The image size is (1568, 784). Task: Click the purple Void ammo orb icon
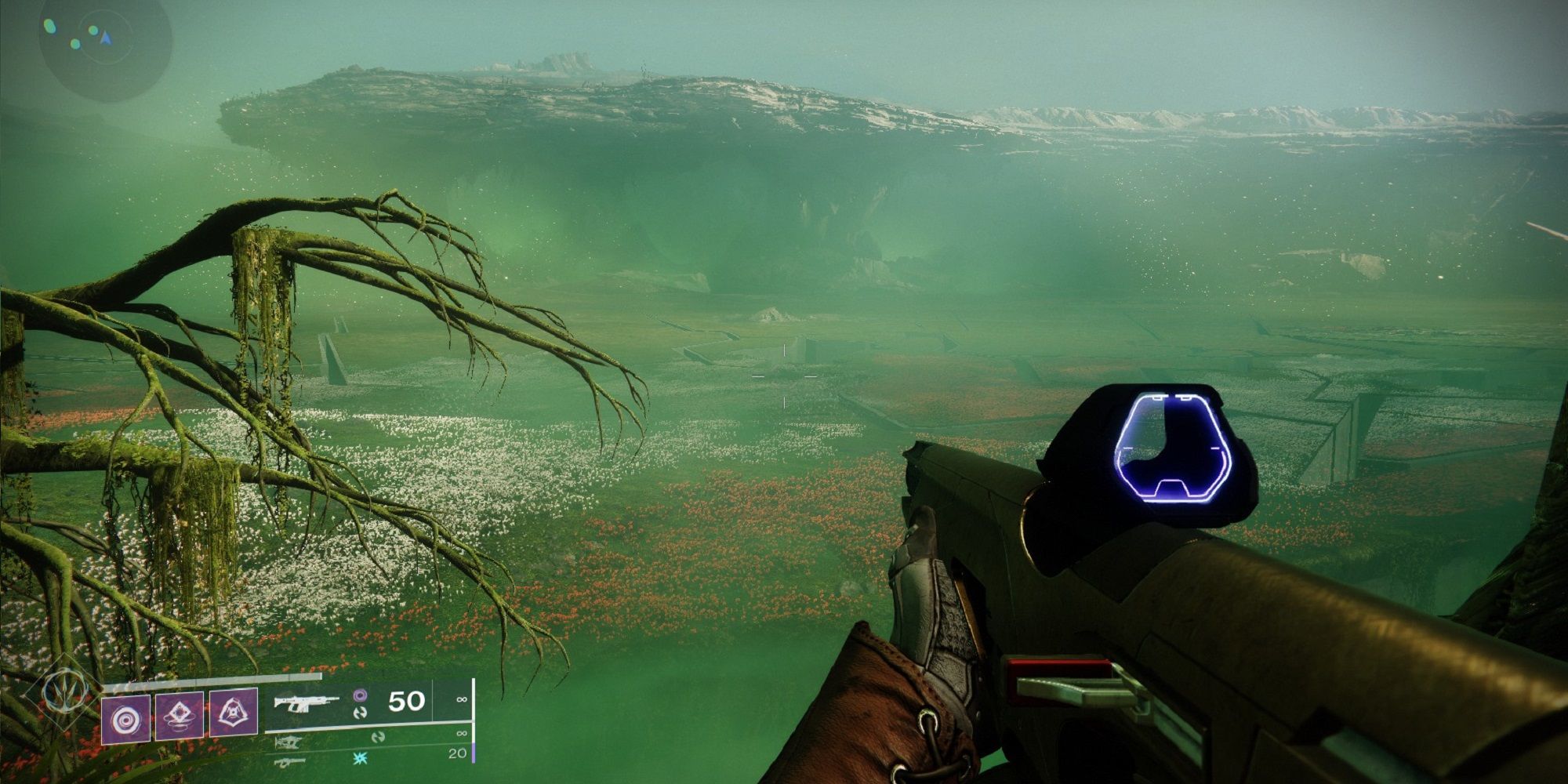click(x=360, y=695)
